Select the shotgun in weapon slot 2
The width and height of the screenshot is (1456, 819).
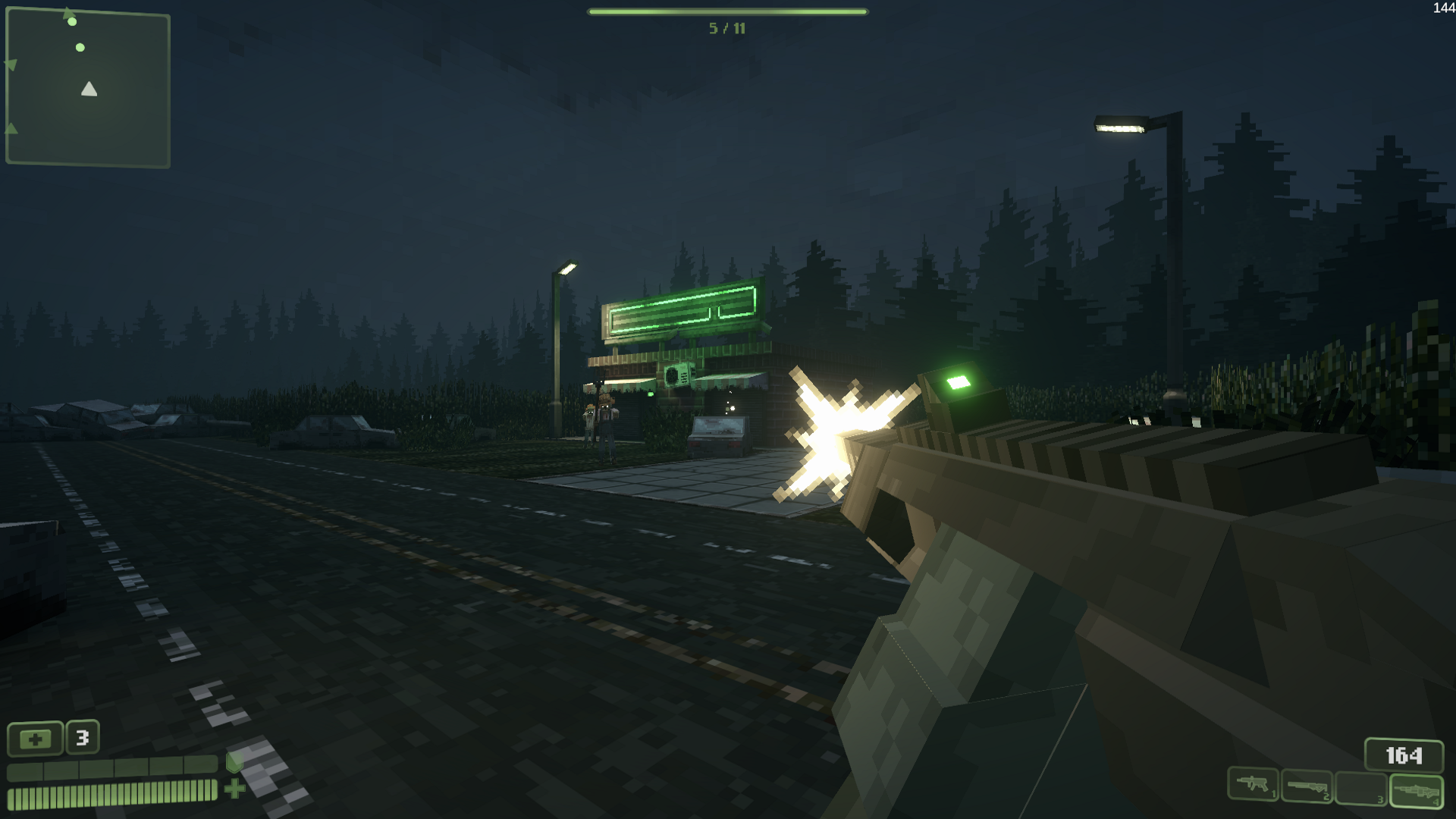1306,785
